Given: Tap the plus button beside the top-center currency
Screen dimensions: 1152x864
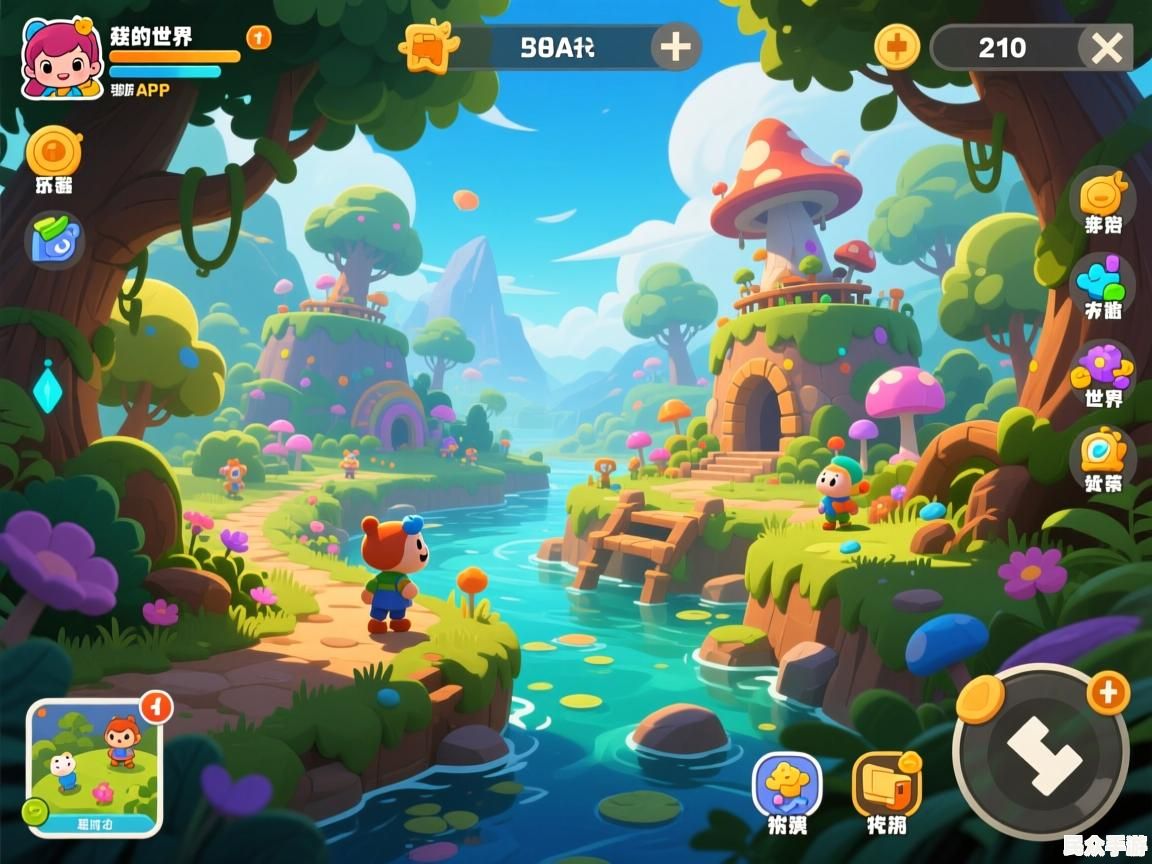Looking at the screenshot, I should (x=676, y=46).
